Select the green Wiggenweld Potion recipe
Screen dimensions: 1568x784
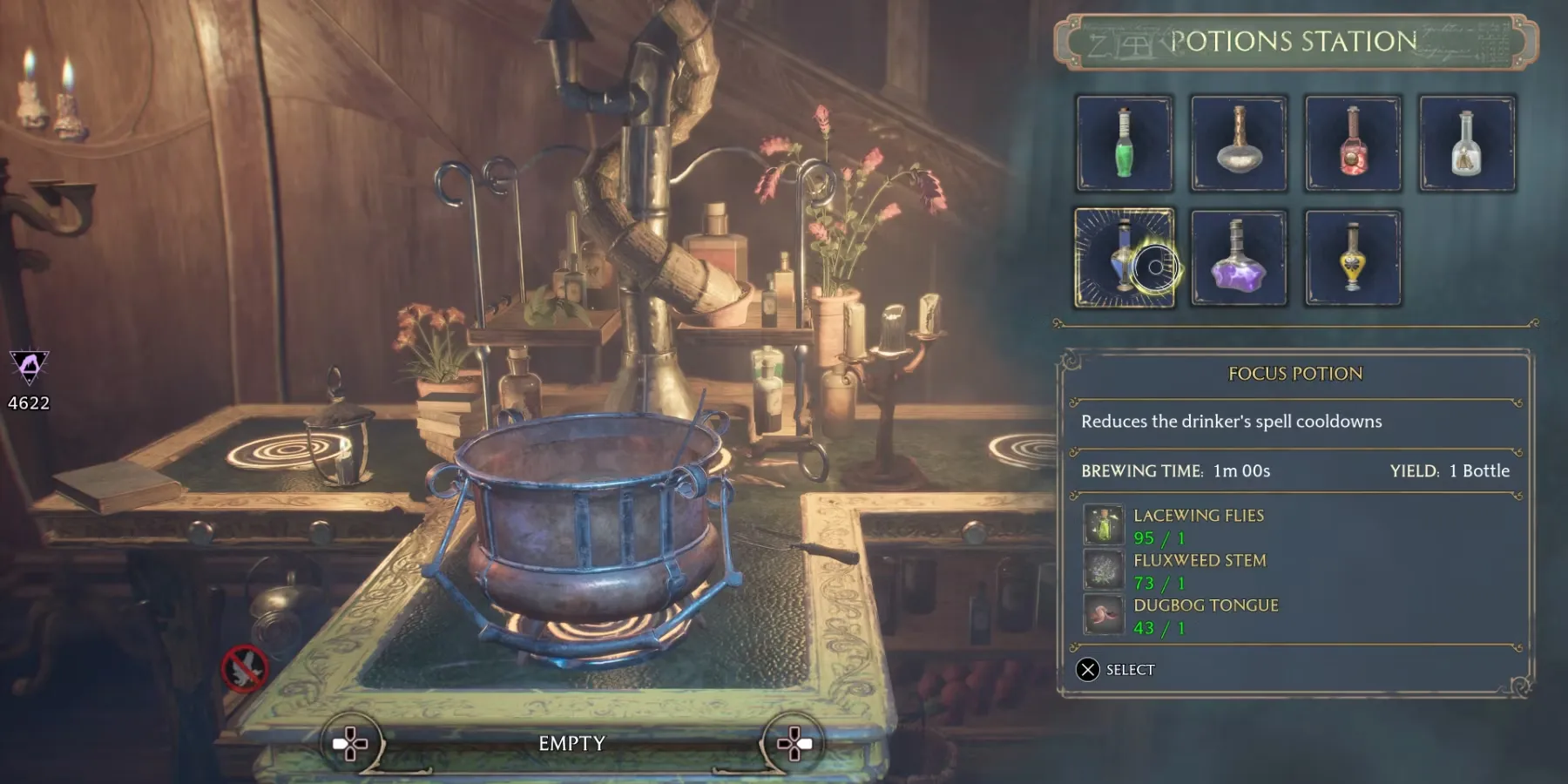[x=1125, y=144]
